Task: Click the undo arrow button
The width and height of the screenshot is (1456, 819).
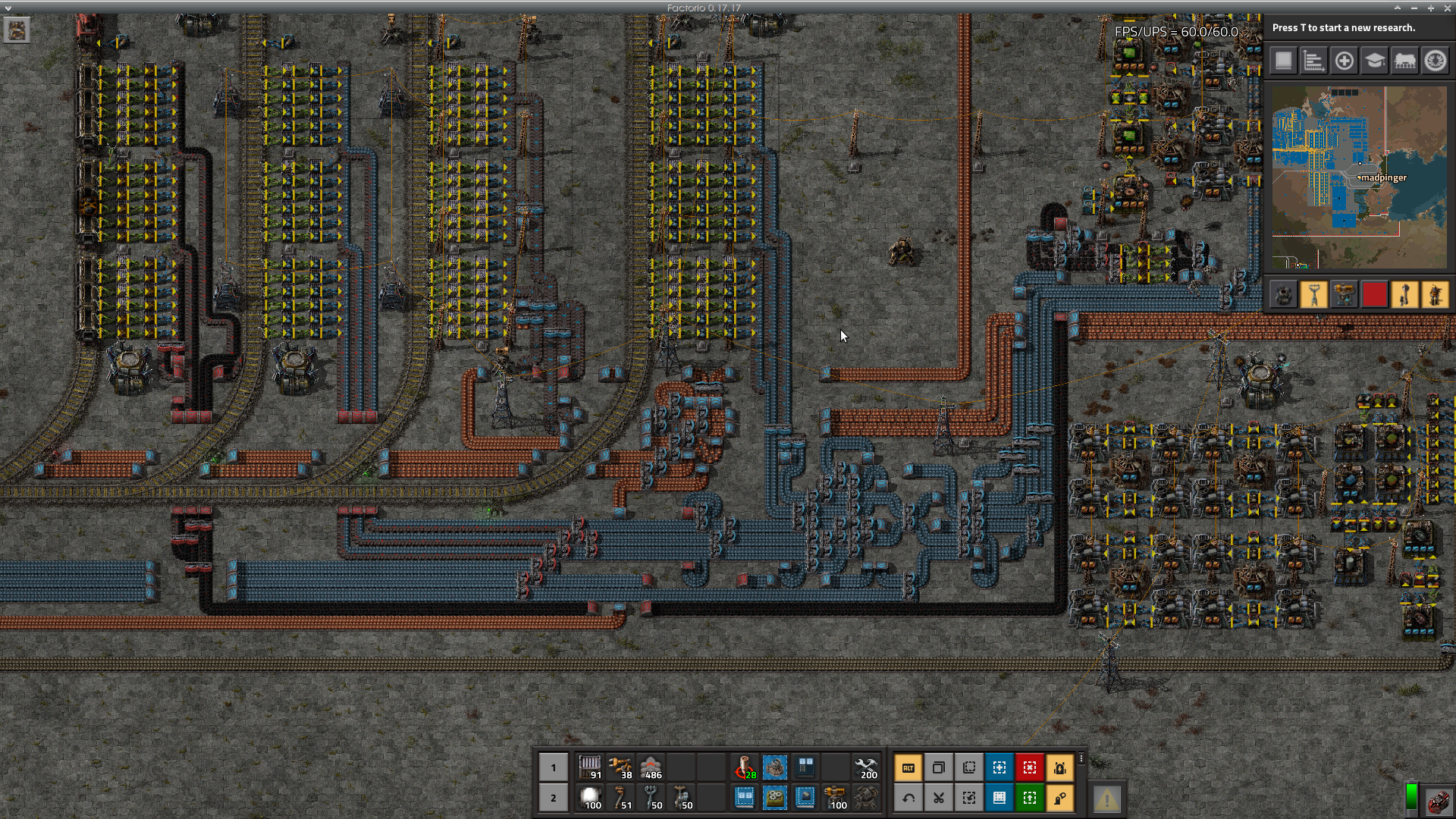Action: (908, 798)
